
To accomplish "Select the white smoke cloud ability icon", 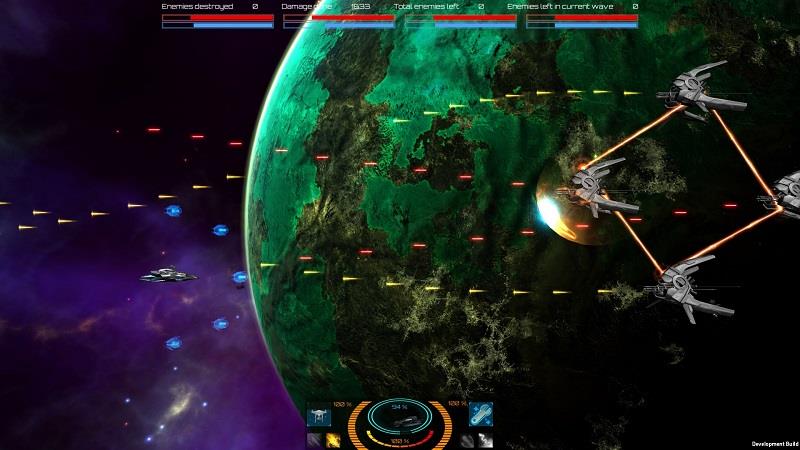I will point(483,440).
